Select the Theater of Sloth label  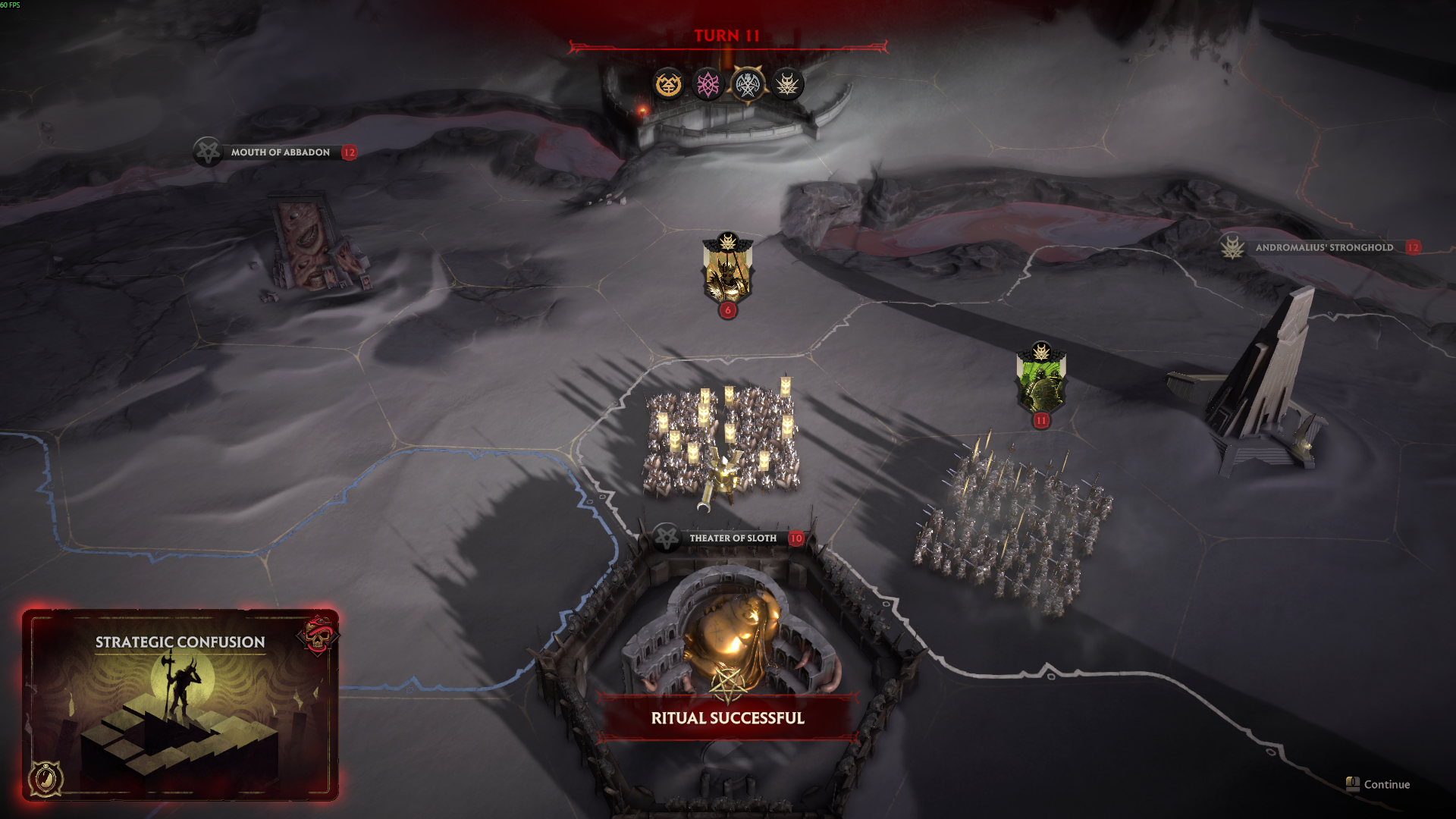[732, 538]
